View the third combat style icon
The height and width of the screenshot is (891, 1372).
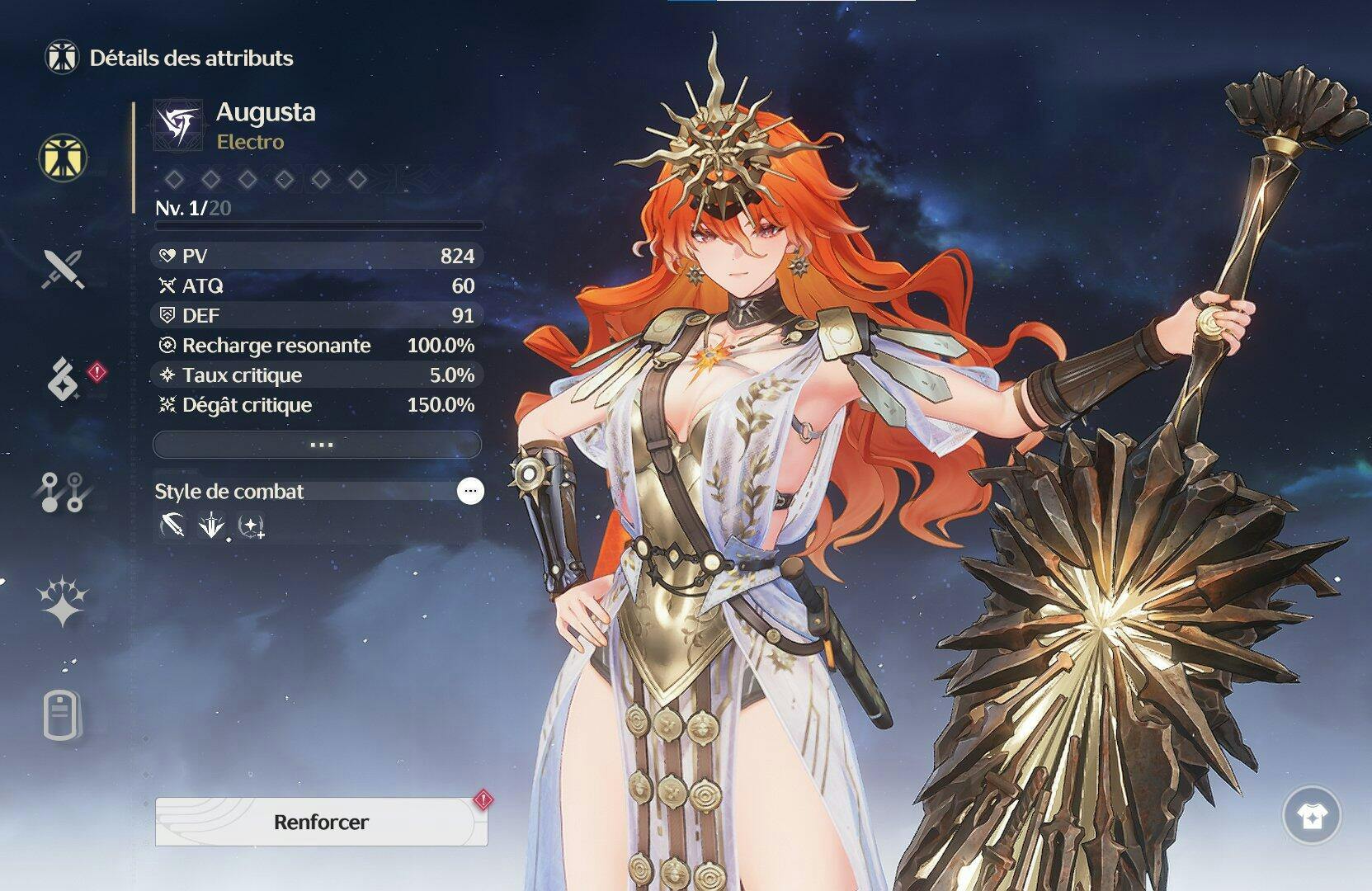pos(251,526)
